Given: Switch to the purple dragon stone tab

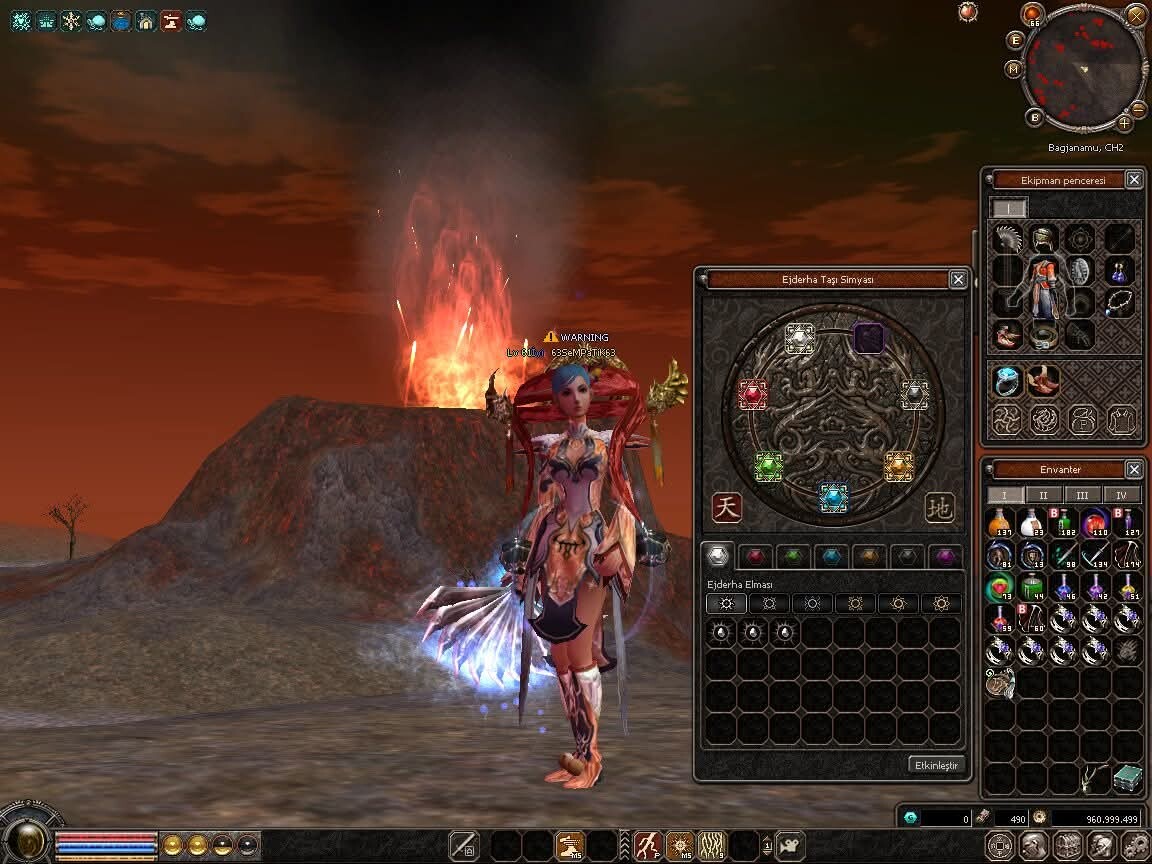Looking at the screenshot, I should 944,556.
